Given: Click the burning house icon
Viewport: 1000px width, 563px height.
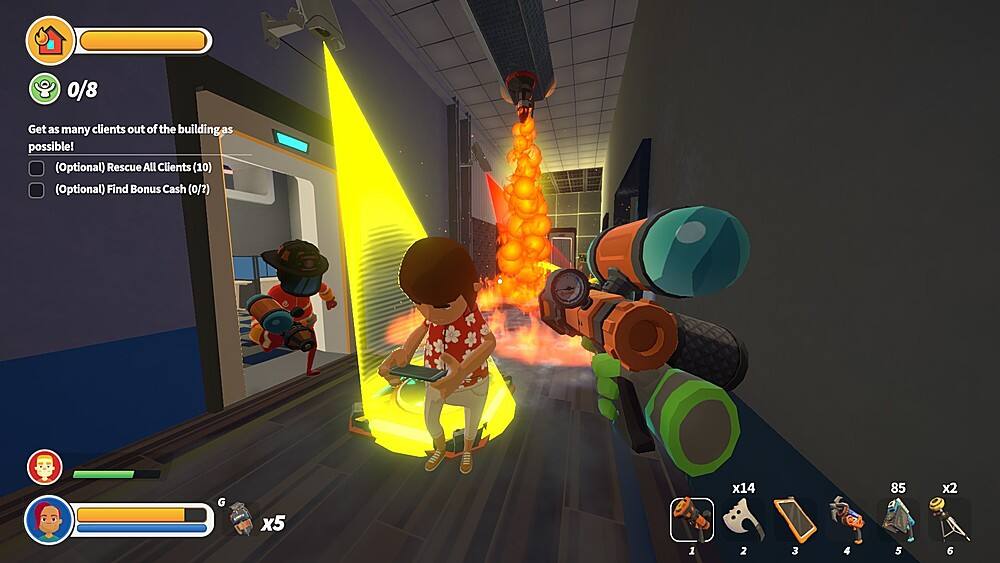Looking at the screenshot, I should point(50,41).
